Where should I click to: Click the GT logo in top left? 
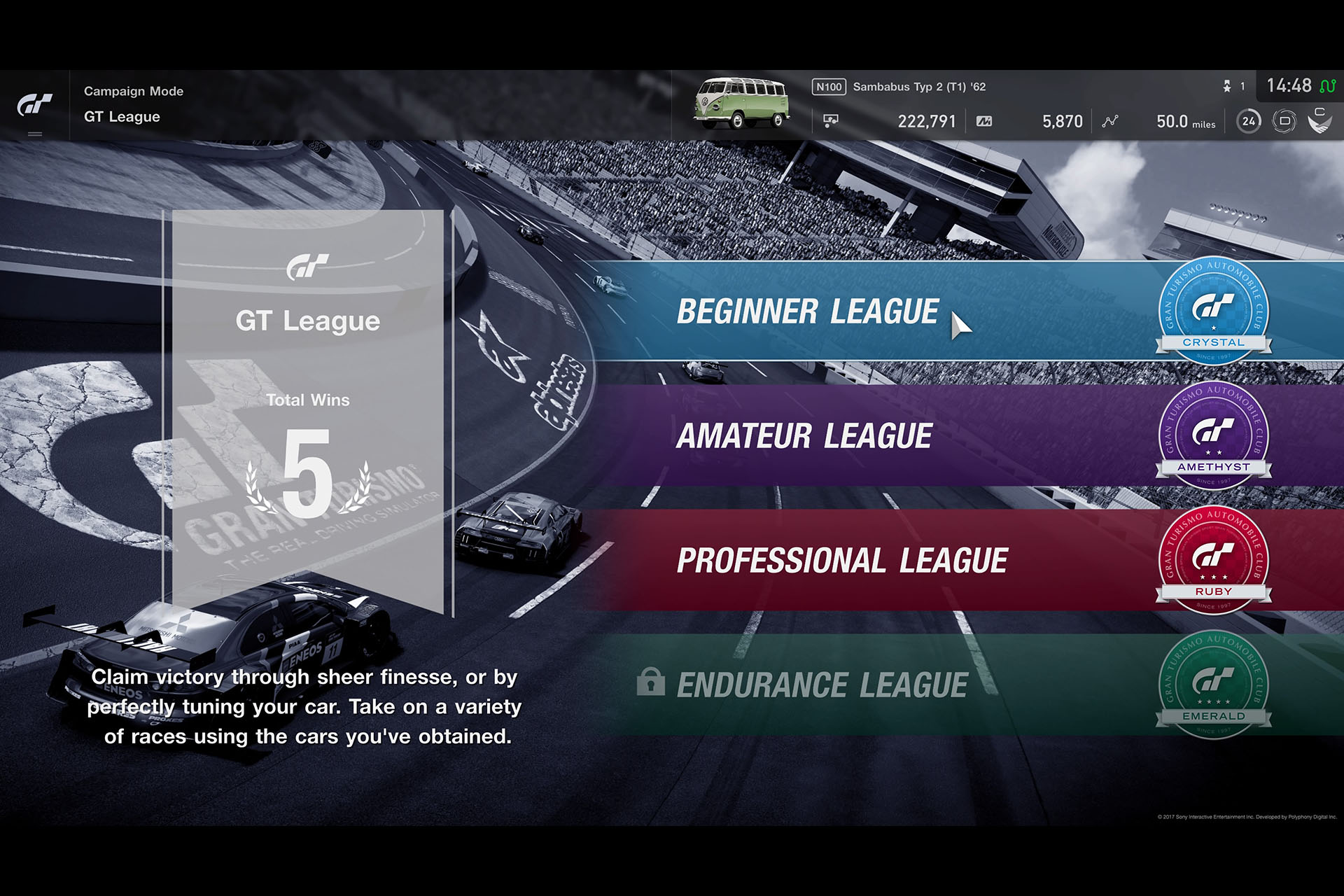coord(34,105)
